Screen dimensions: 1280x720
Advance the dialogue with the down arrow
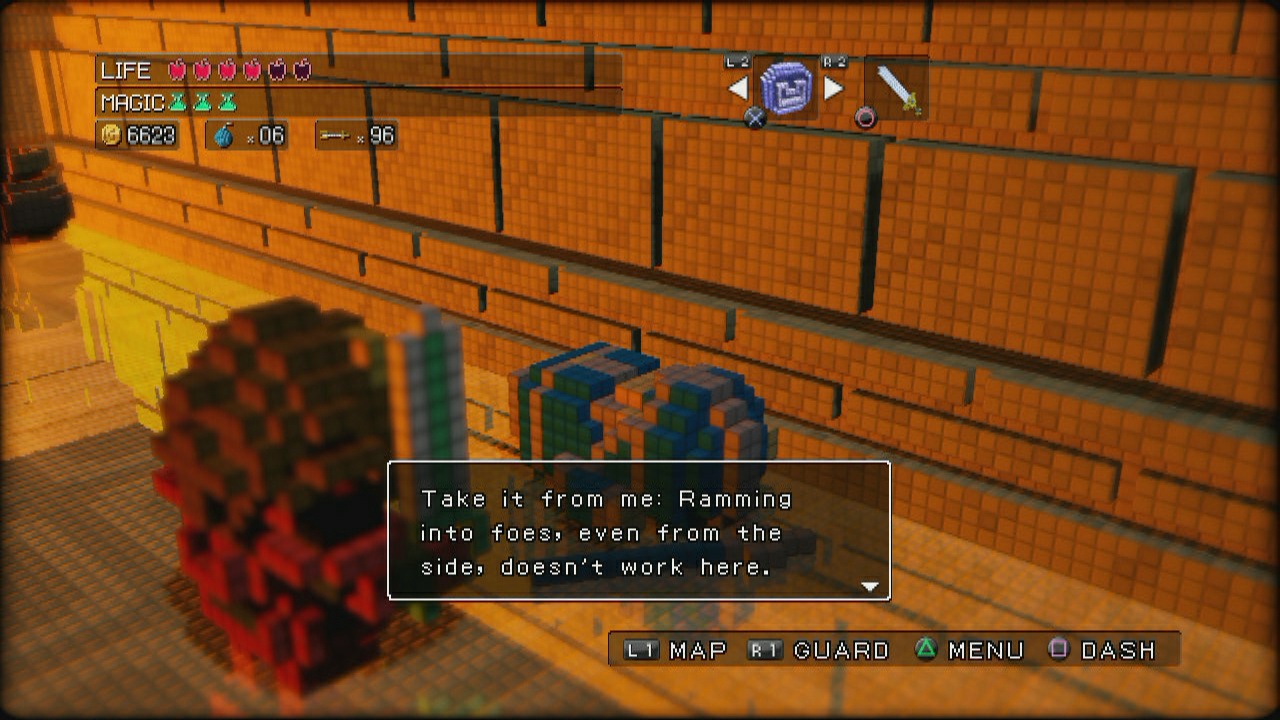tap(869, 587)
